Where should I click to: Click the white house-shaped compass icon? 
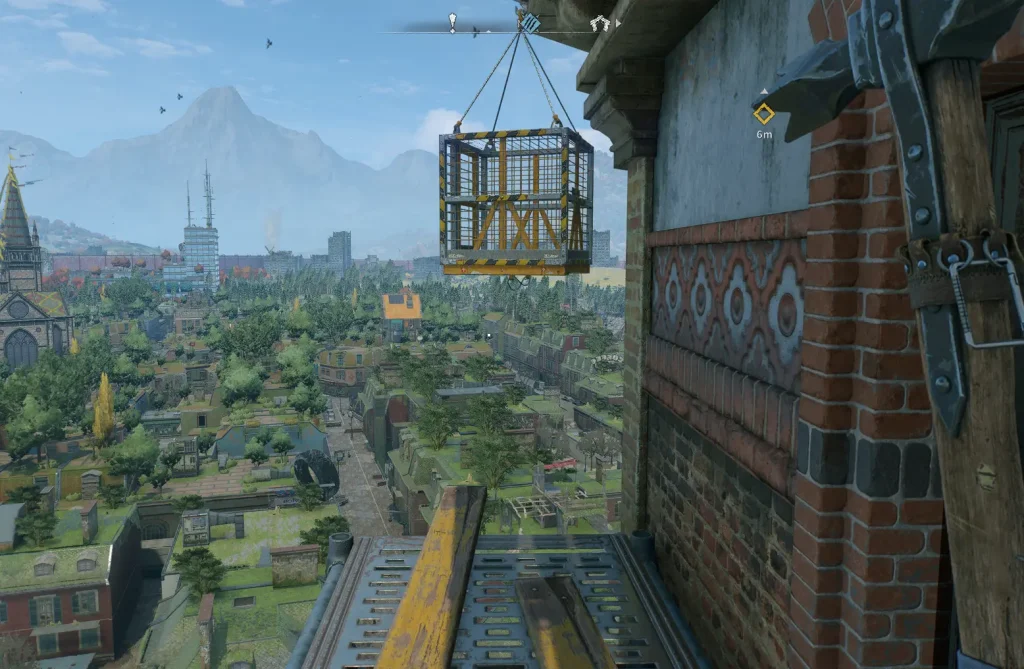tap(599, 23)
